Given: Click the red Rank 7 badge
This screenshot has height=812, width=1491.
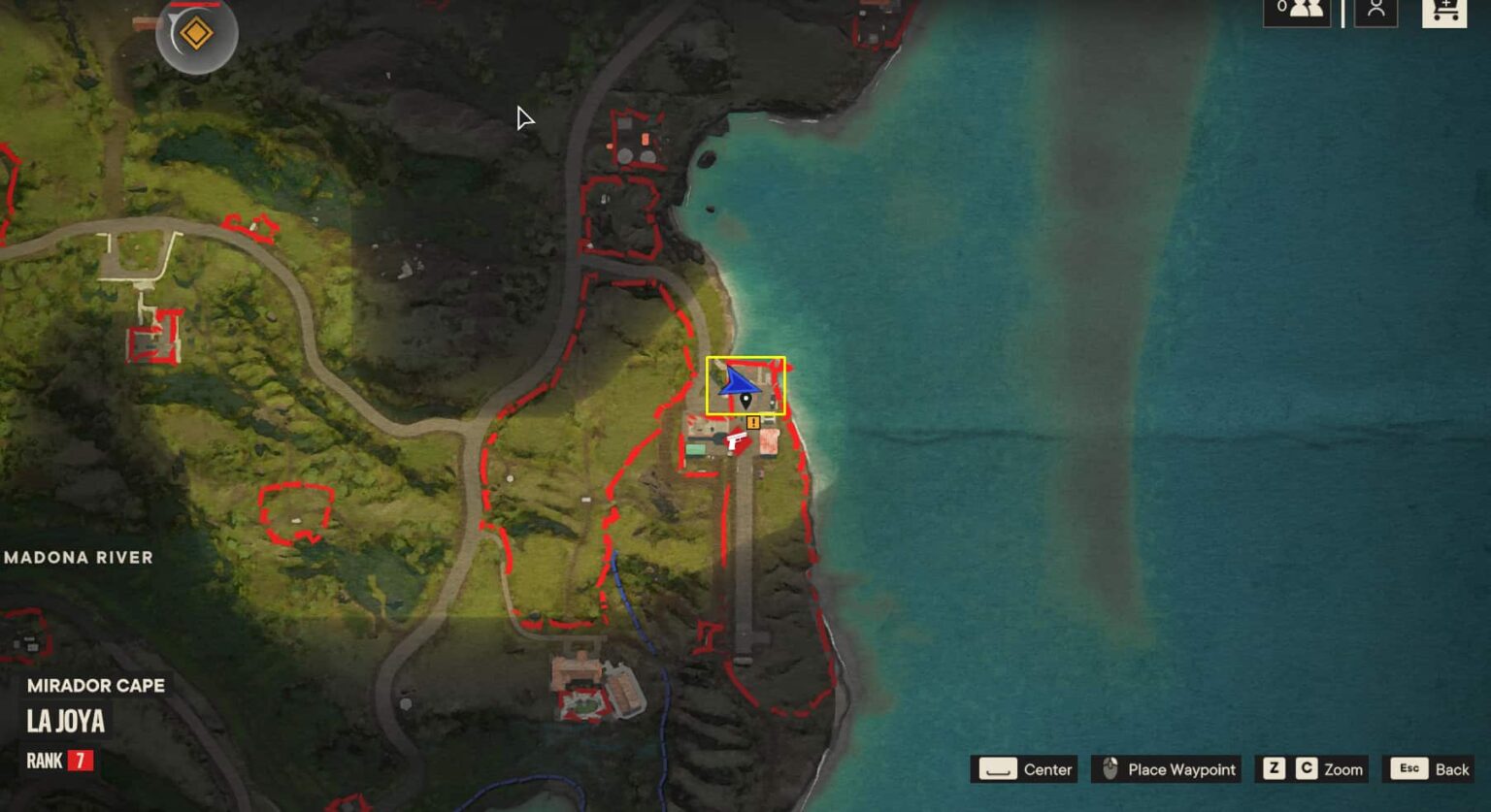Looking at the screenshot, I should pyautogui.click(x=80, y=761).
